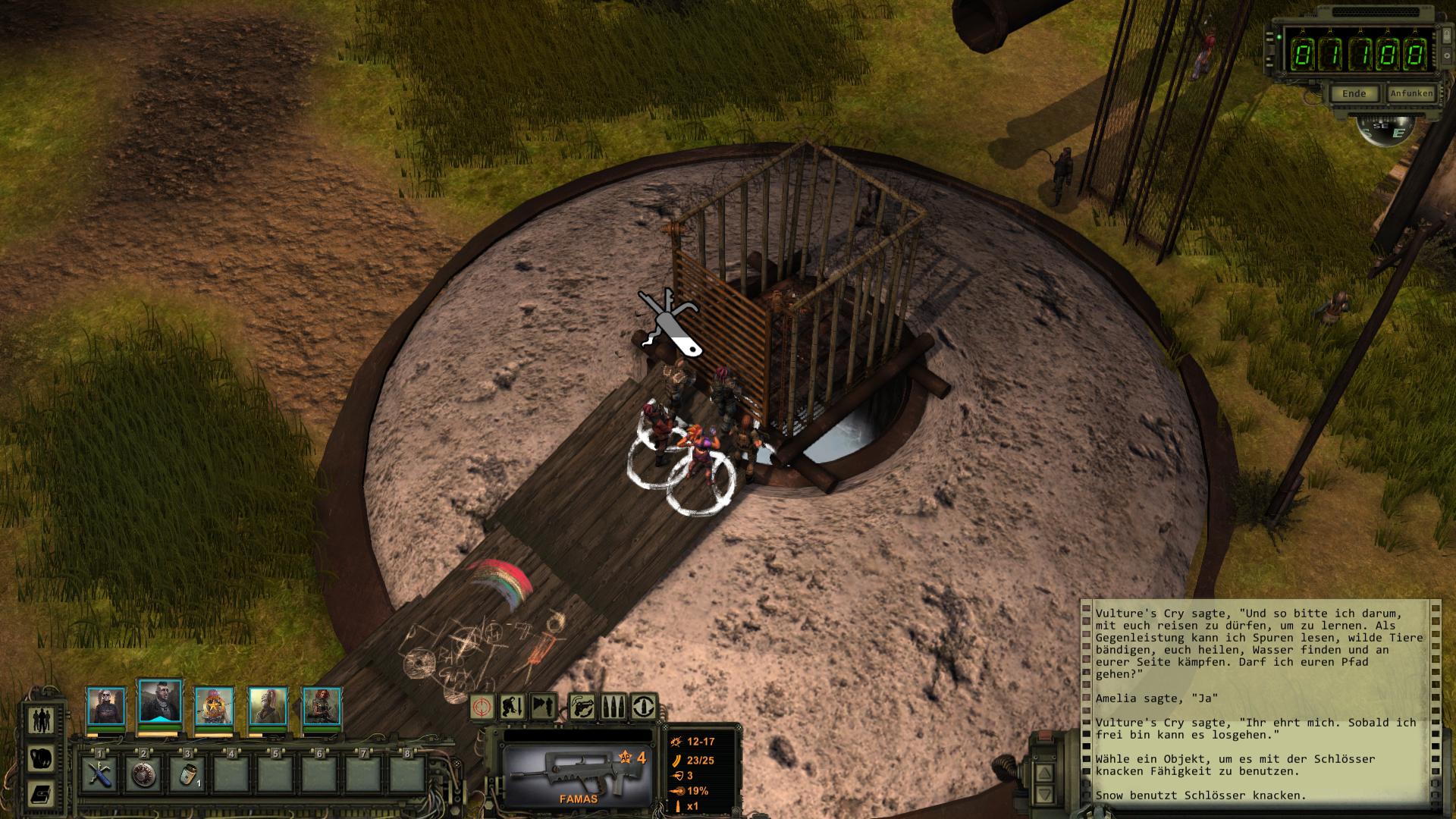Viewport: 1456px width, 819px height.
Task: Open the party group panel icon
Action: pyautogui.click(x=40, y=720)
